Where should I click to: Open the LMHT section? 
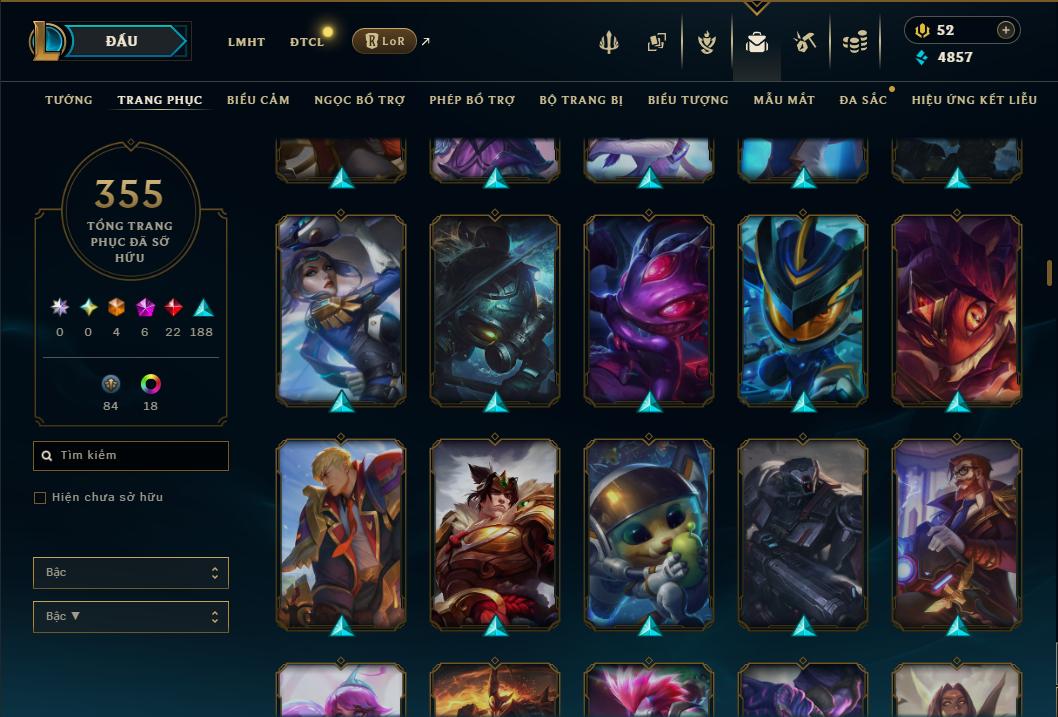246,42
